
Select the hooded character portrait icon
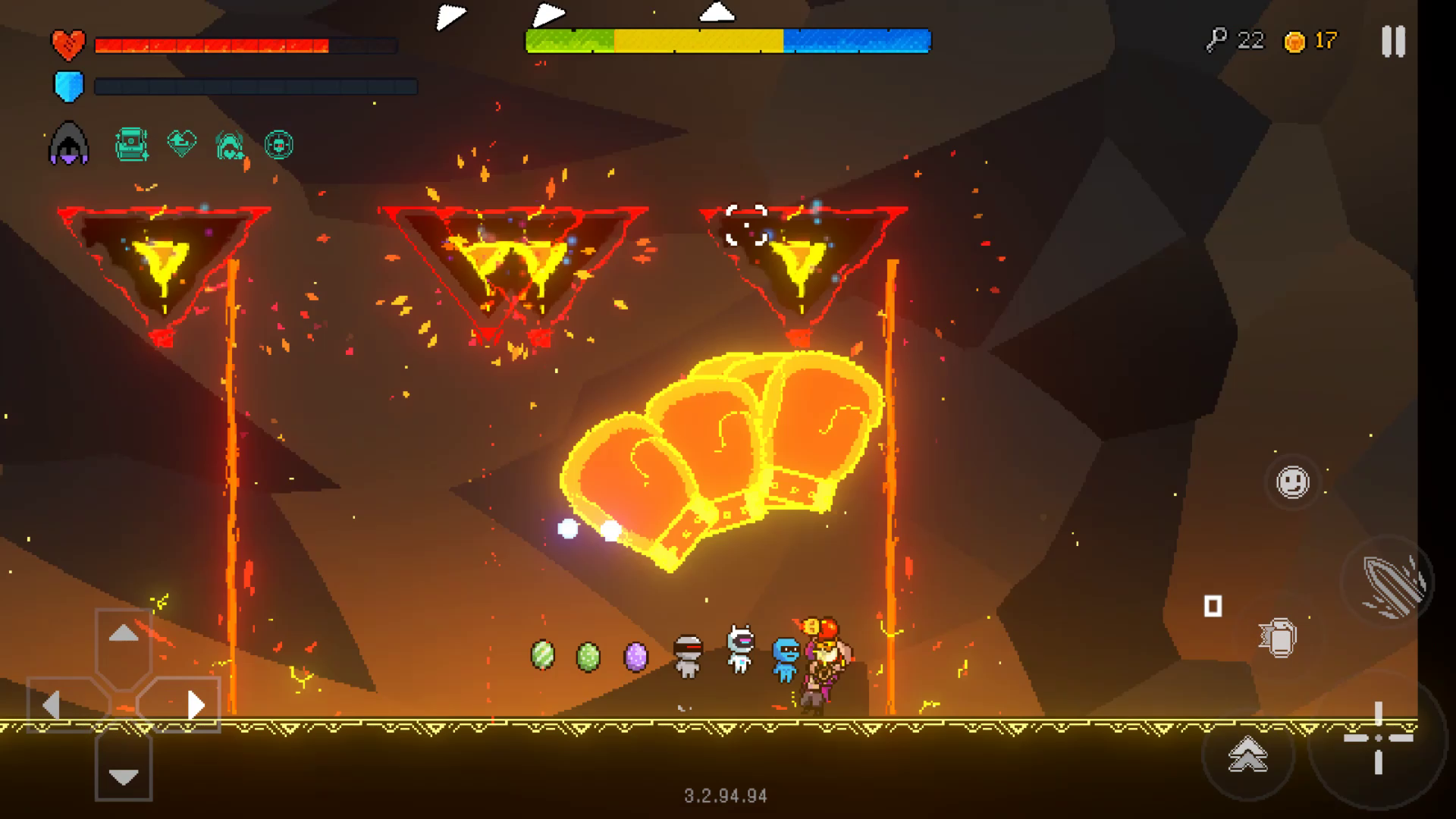point(69,143)
